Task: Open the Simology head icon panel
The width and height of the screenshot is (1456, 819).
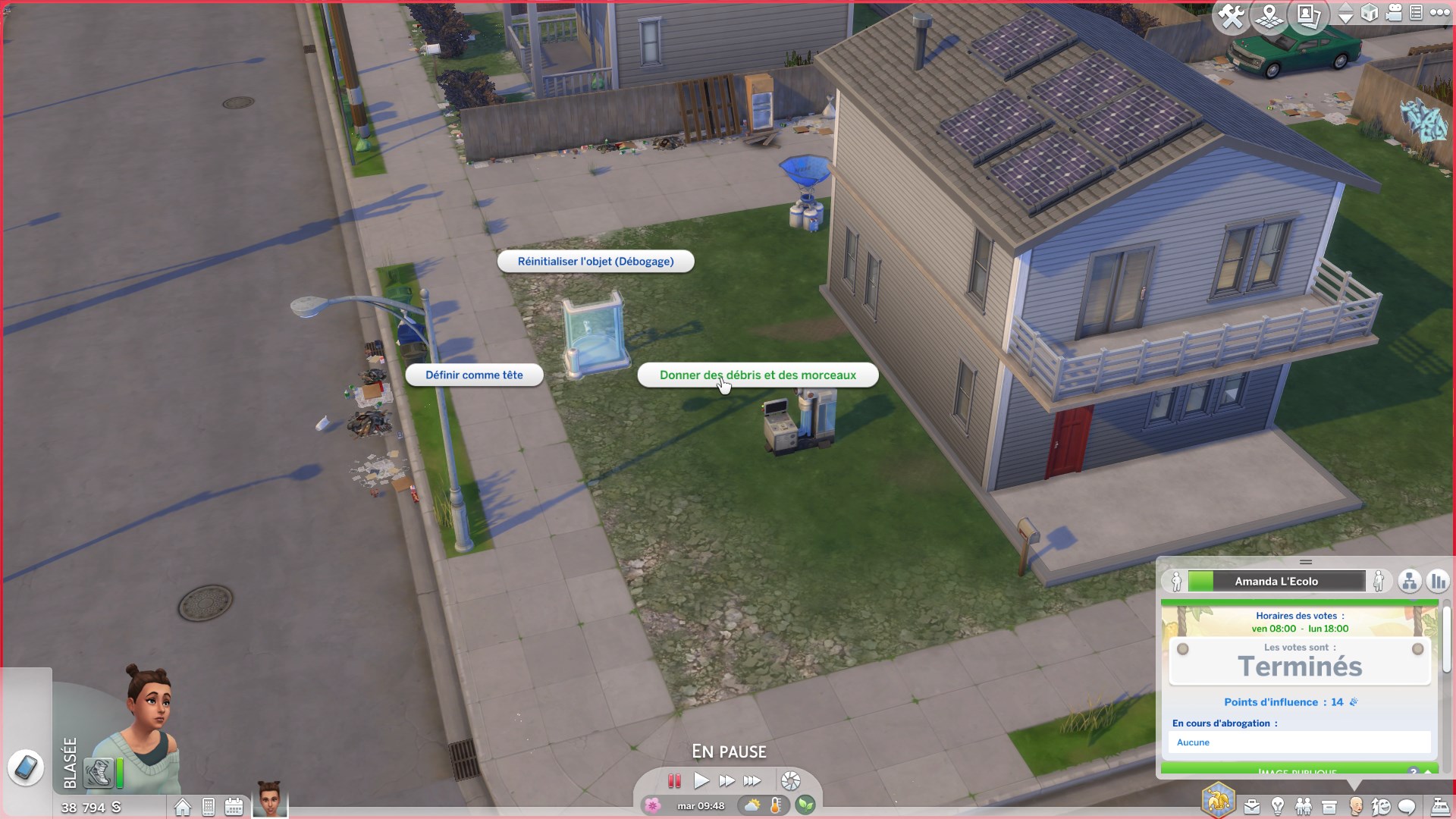Action: (1354, 805)
